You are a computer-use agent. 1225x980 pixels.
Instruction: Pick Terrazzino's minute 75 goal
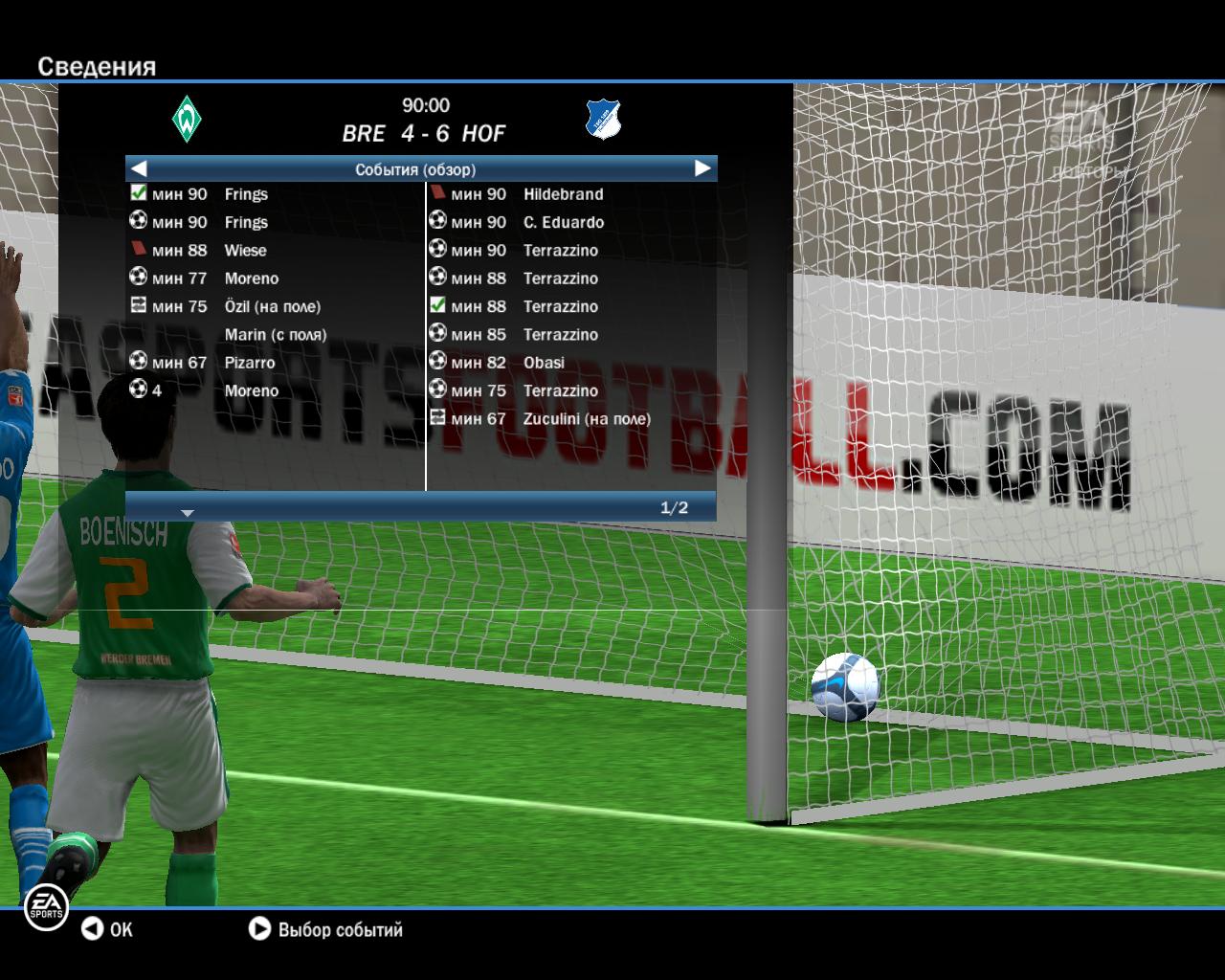tap(560, 390)
